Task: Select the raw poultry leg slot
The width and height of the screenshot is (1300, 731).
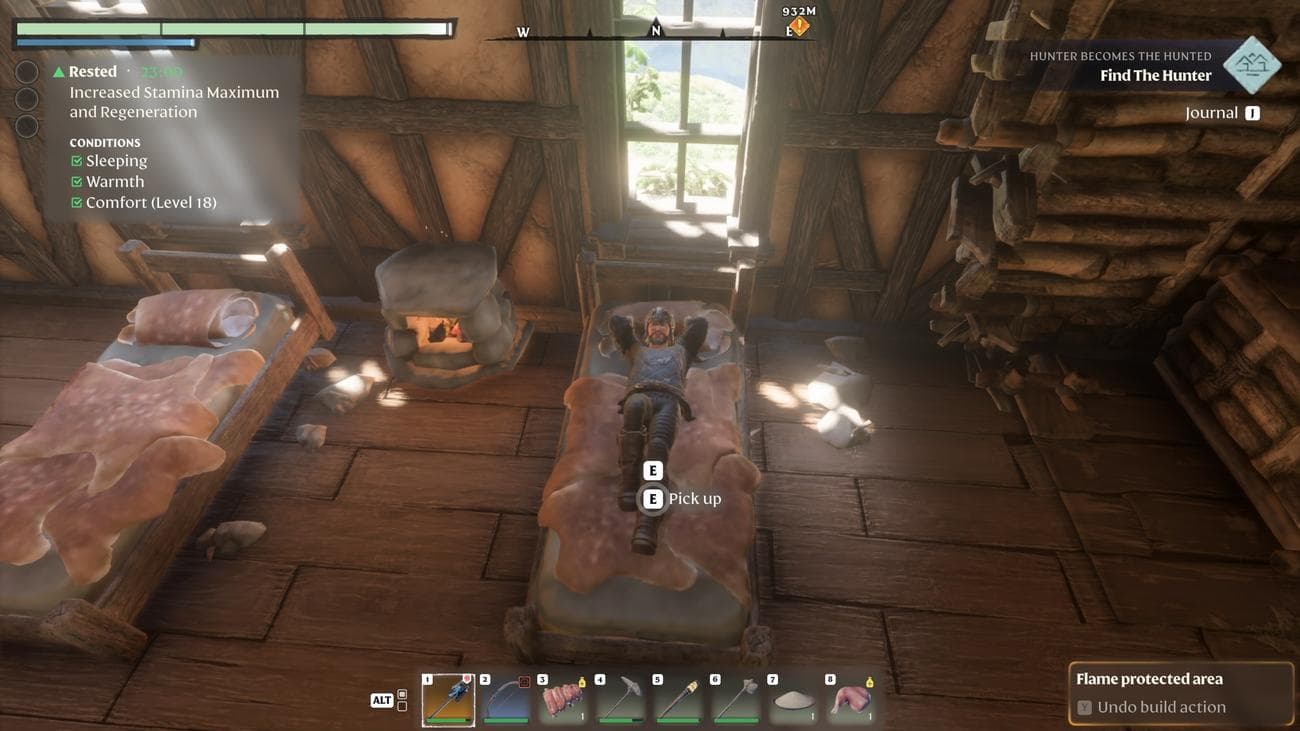Action: 849,699
